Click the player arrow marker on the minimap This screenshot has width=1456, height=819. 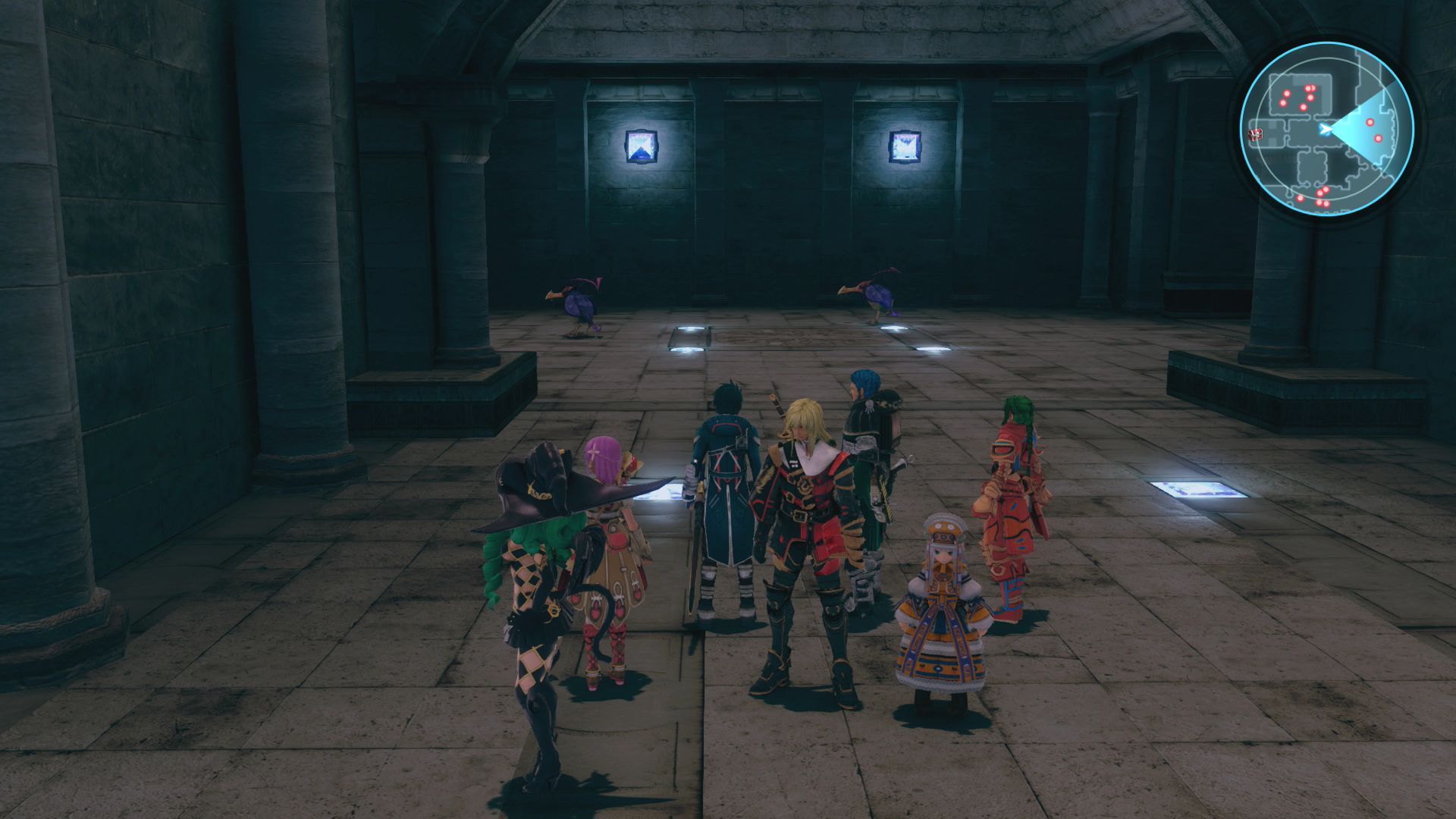1324,128
